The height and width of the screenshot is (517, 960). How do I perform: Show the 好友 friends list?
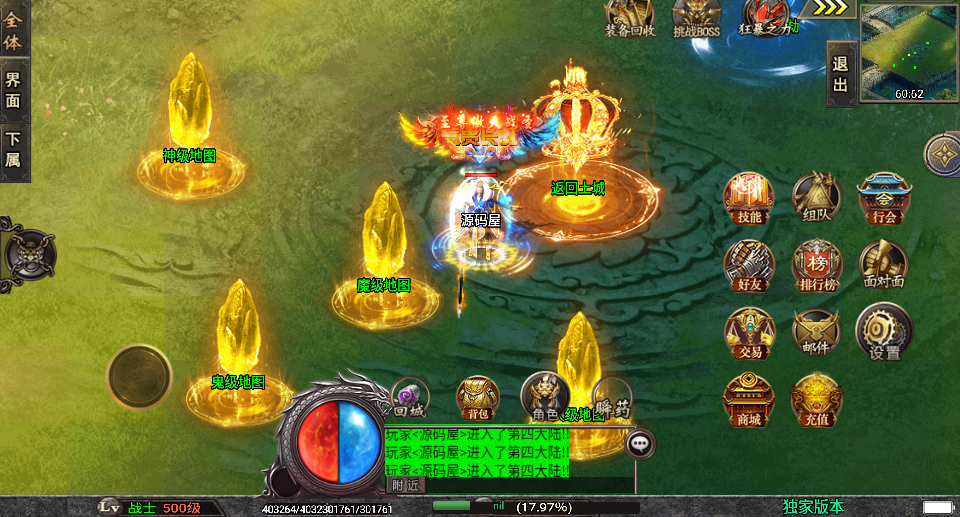[749, 264]
